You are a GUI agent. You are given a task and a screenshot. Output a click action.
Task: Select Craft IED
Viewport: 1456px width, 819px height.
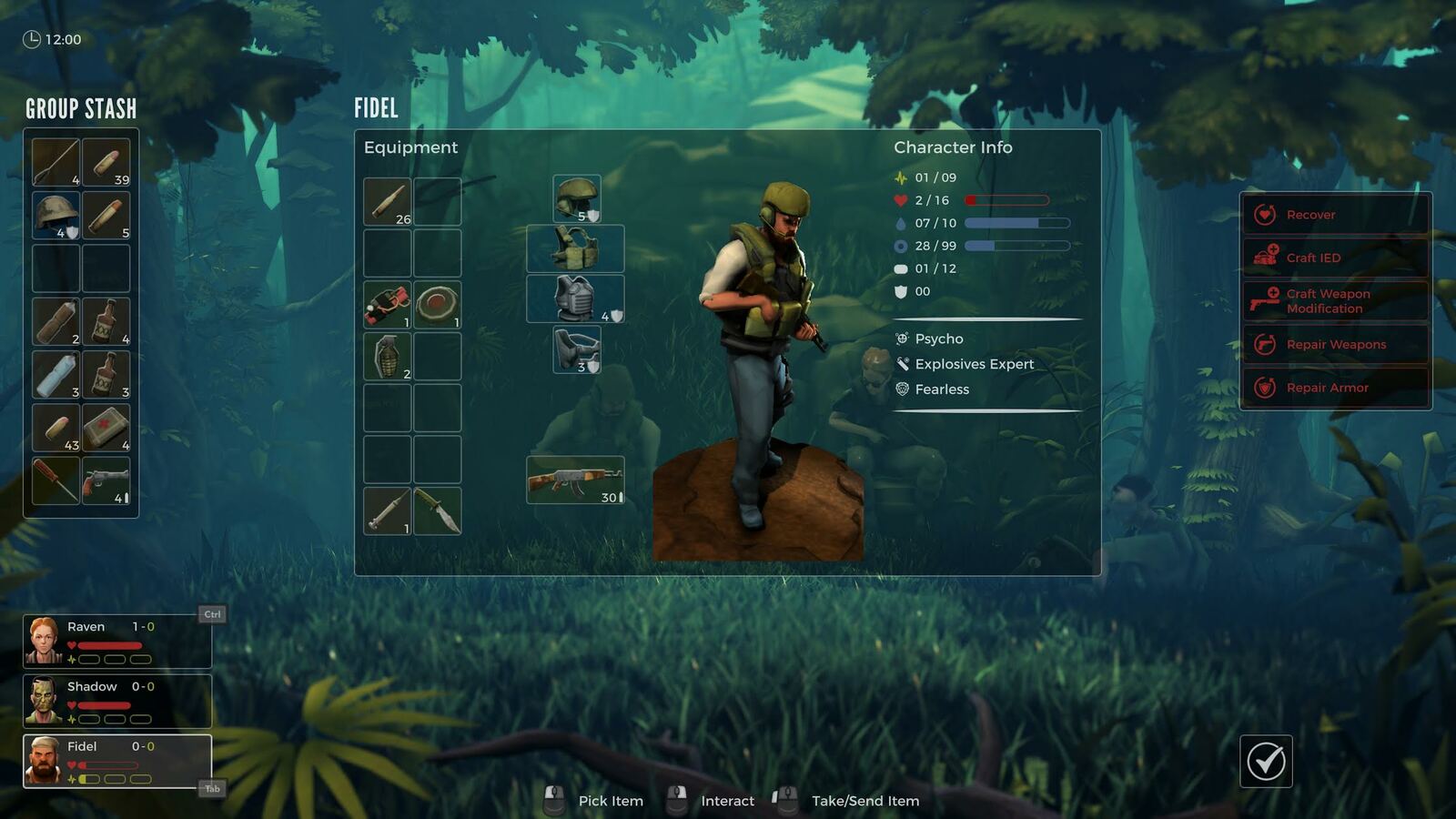point(1335,258)
